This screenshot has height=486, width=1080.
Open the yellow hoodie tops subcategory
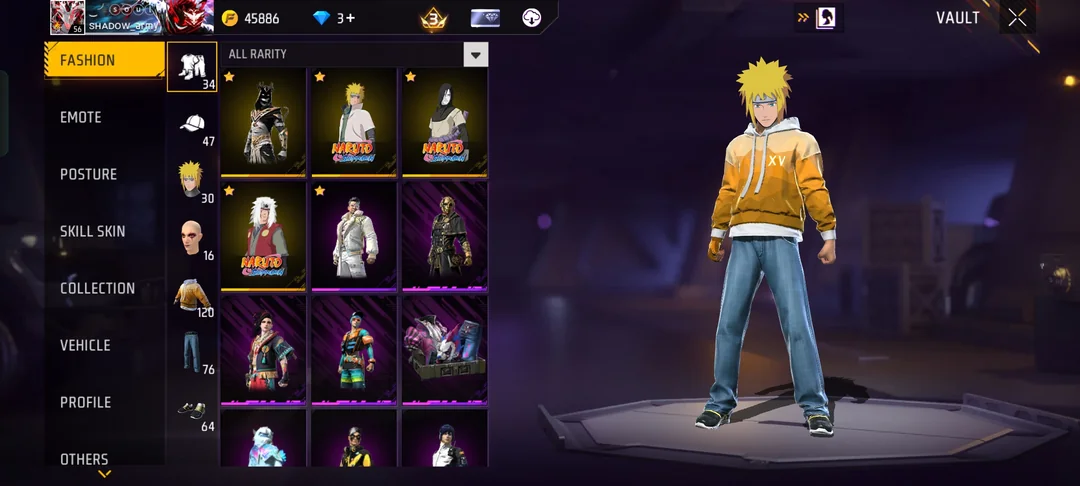click(x=191, y=297)
